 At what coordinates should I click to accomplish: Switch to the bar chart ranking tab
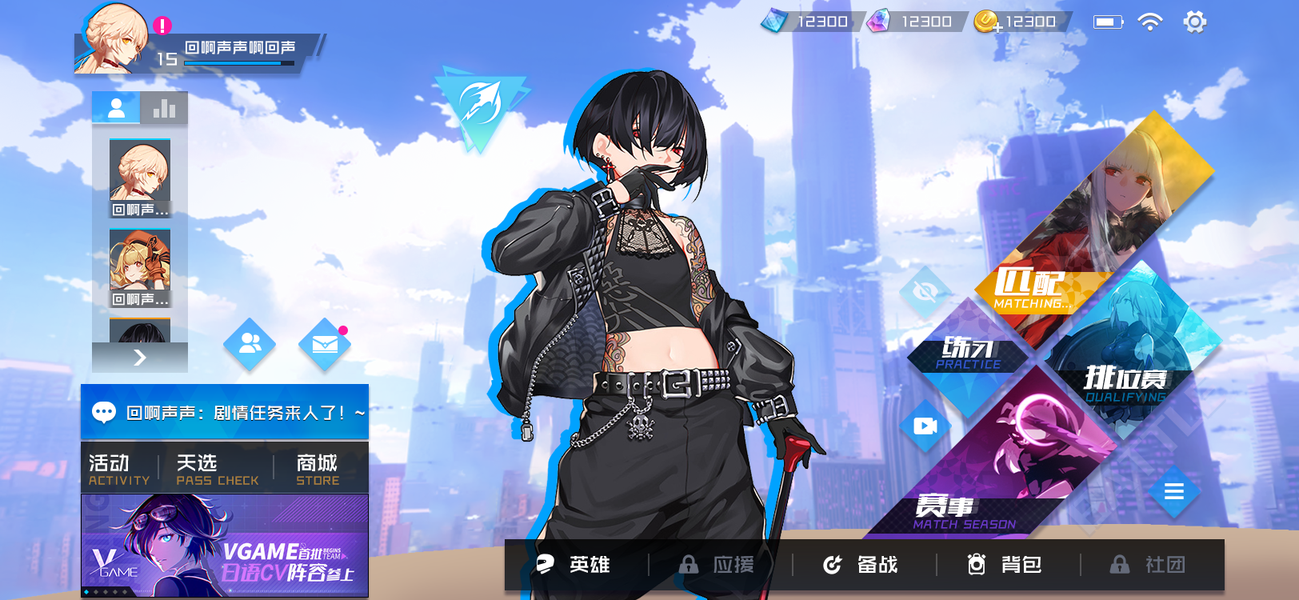pyautogui.click(x=164, y=108)
